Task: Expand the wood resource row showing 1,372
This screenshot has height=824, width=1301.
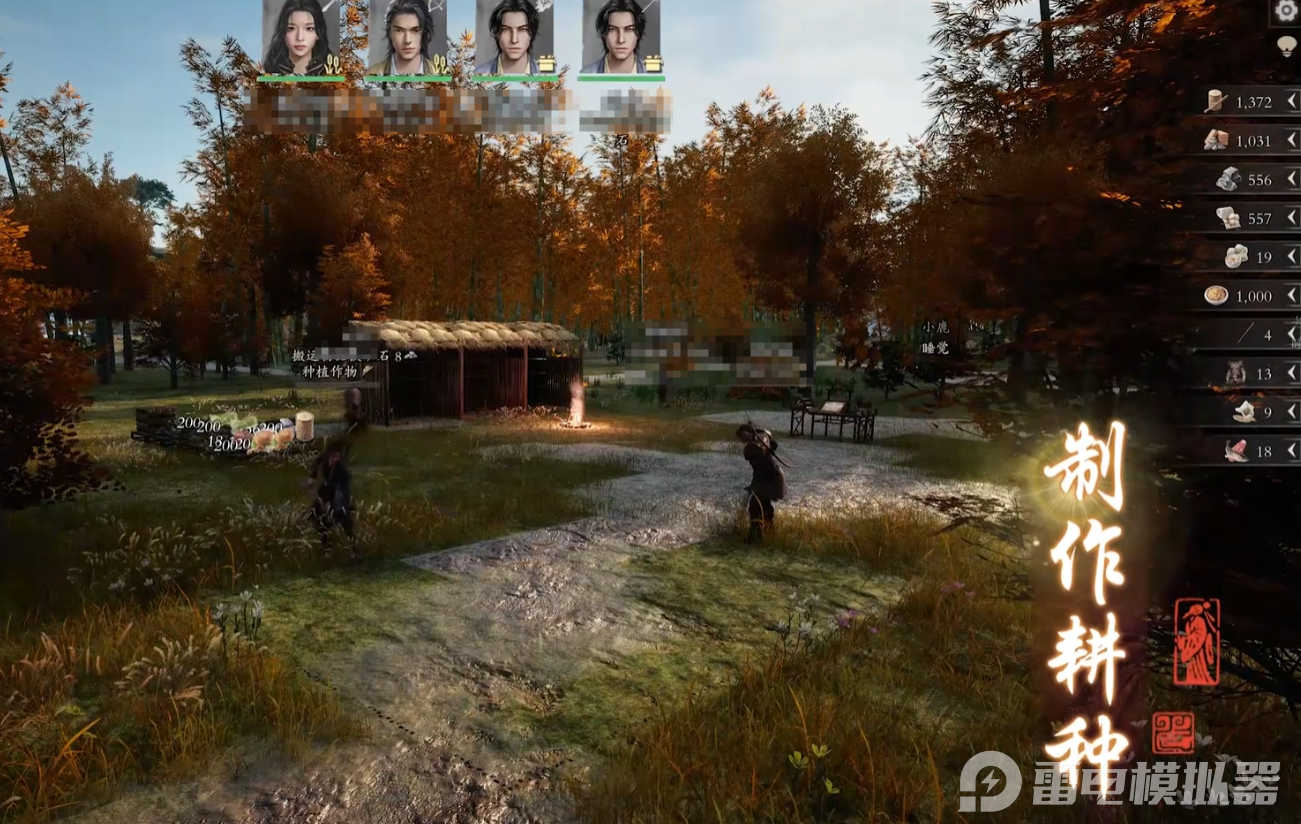Action: [x=1291, y=101]
